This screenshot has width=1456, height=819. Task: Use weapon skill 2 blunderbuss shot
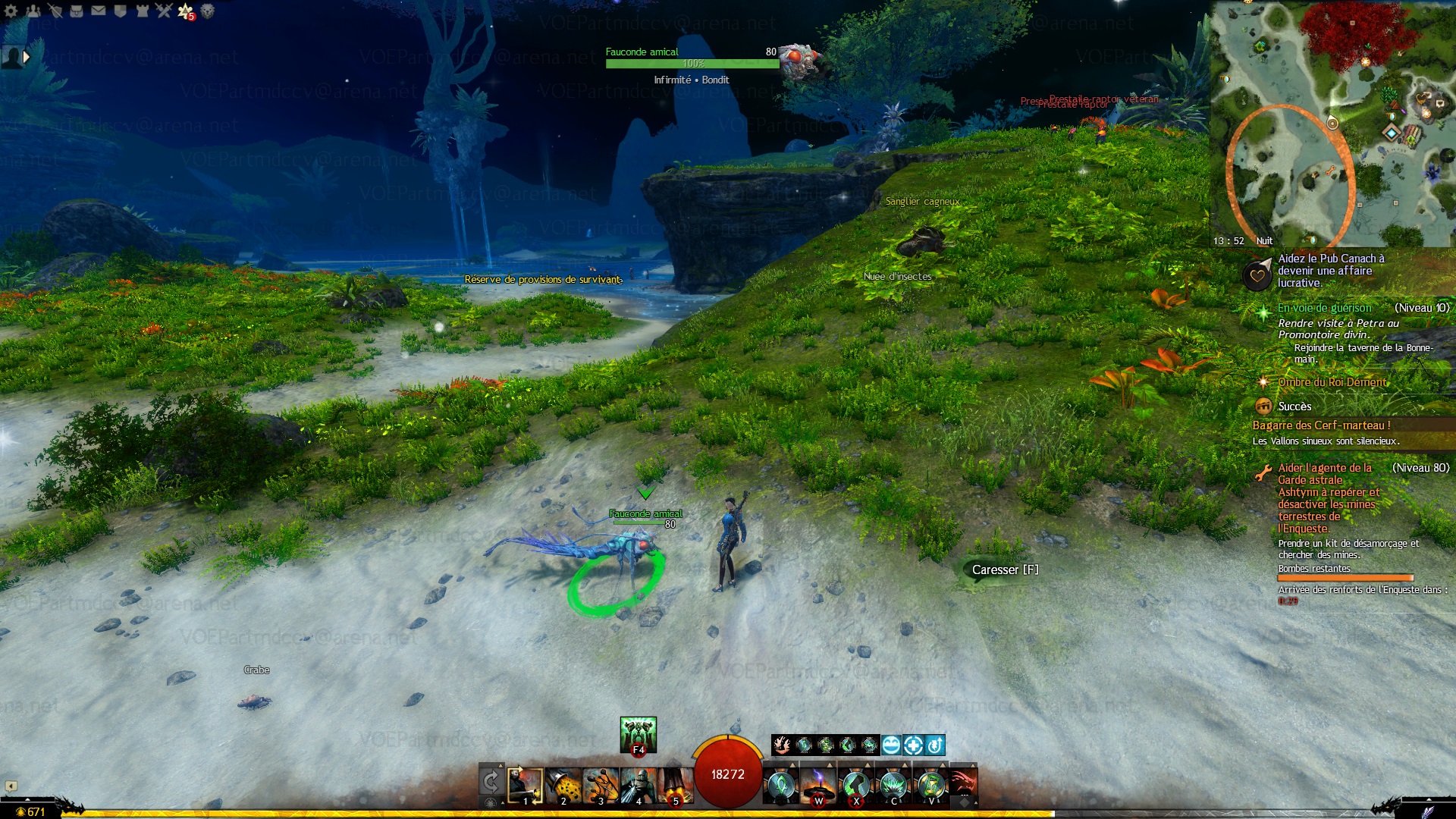point(563,786)
